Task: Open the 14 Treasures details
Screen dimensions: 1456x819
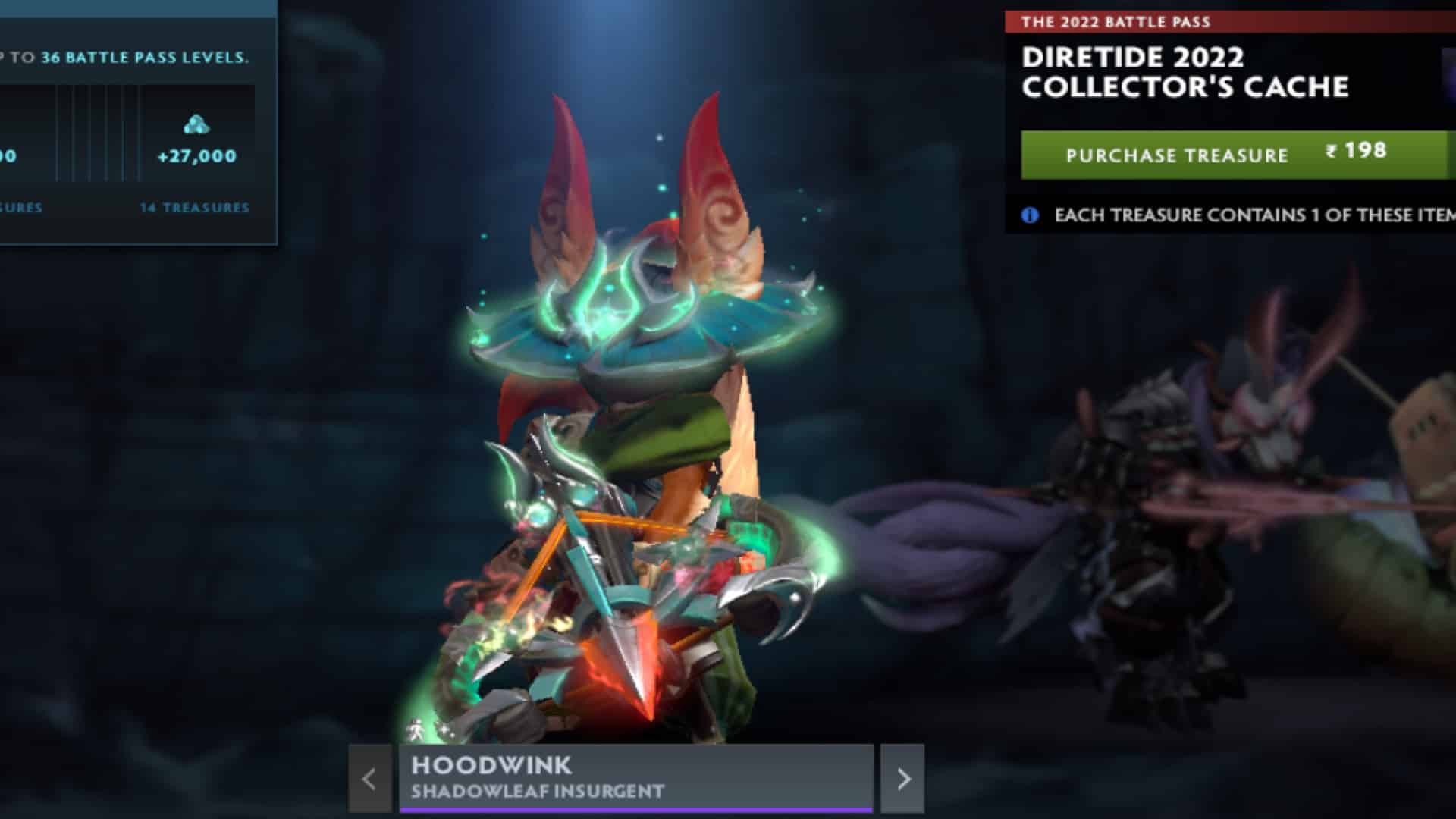Action: 194,206
